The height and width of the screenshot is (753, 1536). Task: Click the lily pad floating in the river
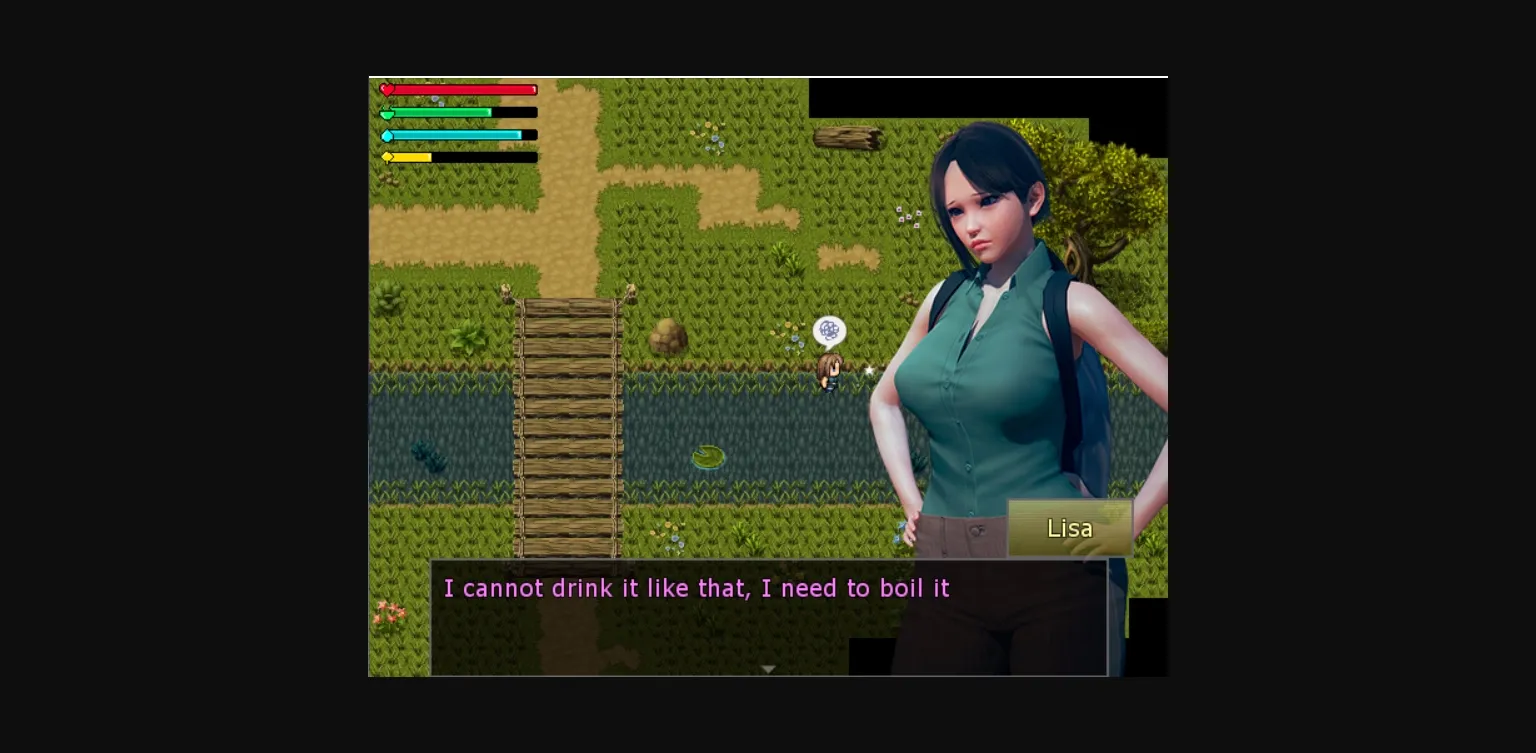coord(707,456)
